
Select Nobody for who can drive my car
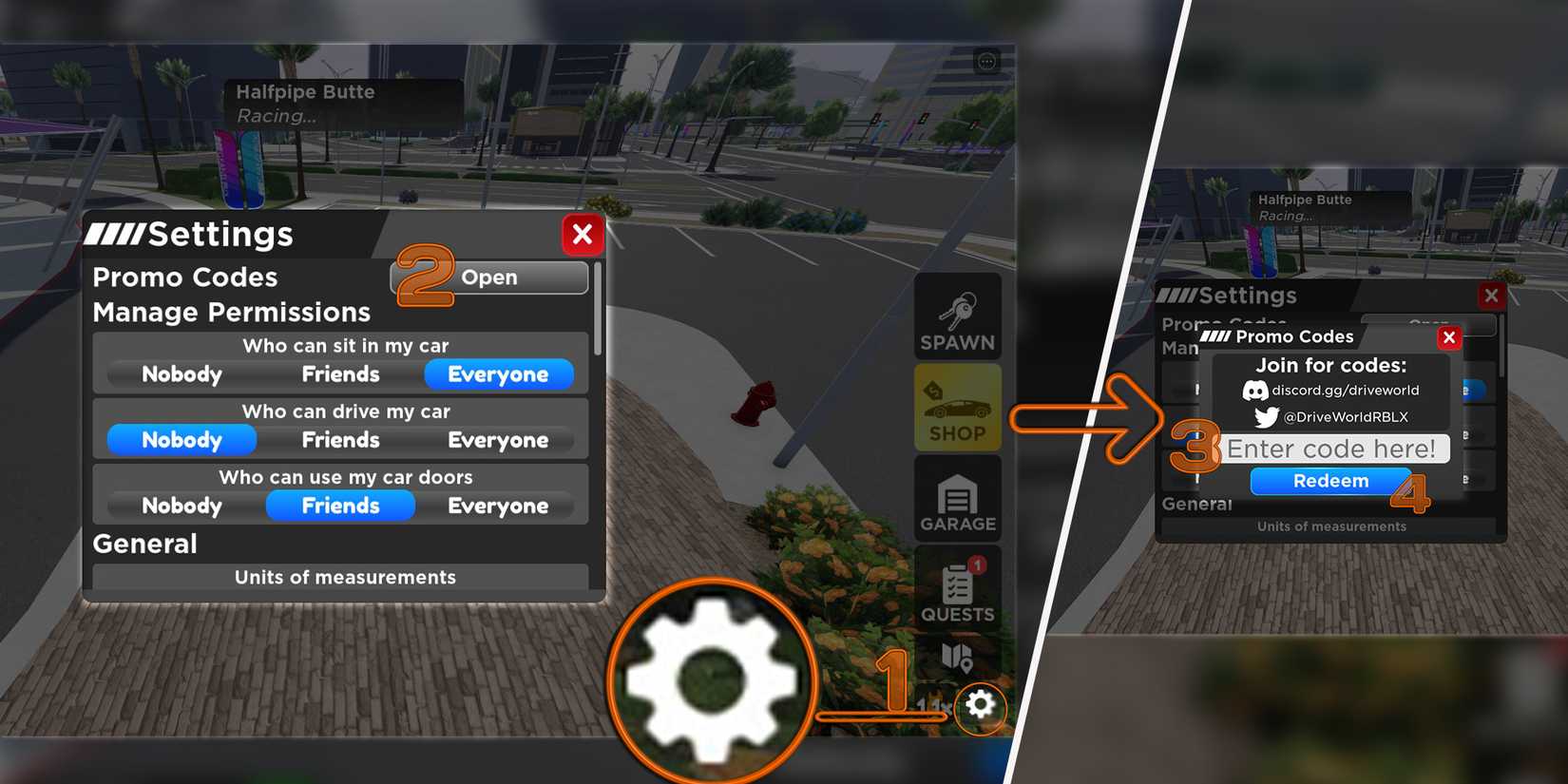[x=181, y=439]
